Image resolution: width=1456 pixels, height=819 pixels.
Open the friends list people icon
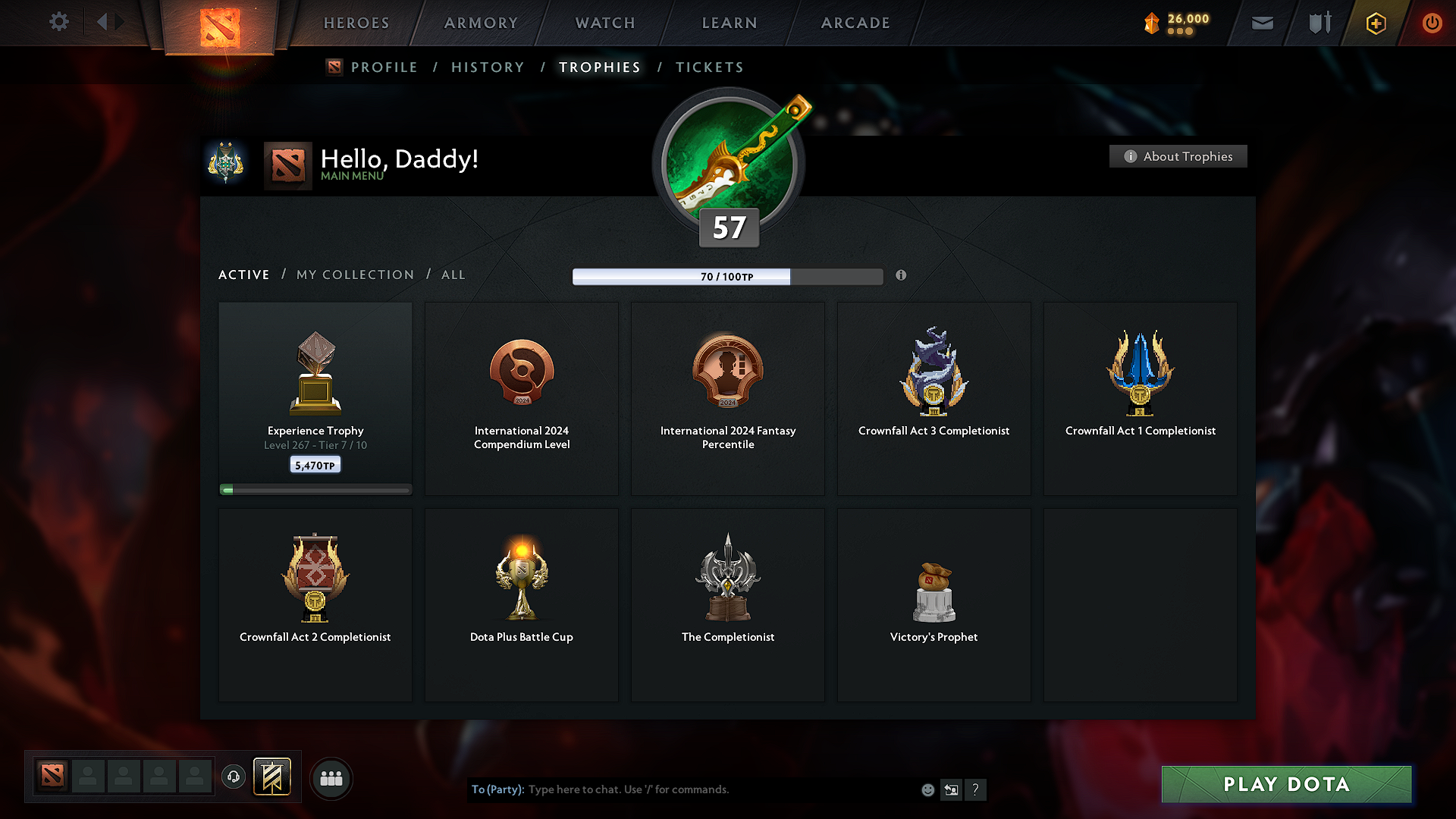point(331,778)
